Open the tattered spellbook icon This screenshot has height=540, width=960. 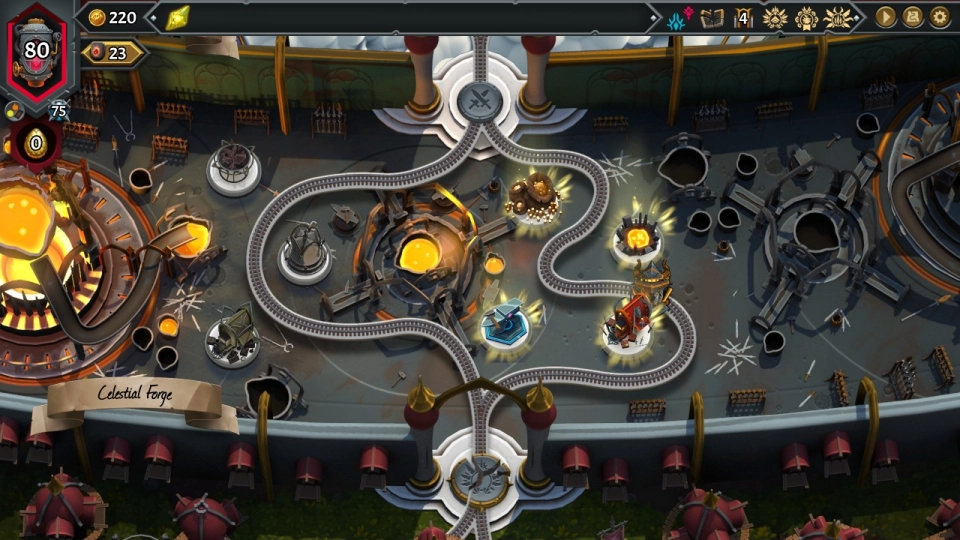712,18
